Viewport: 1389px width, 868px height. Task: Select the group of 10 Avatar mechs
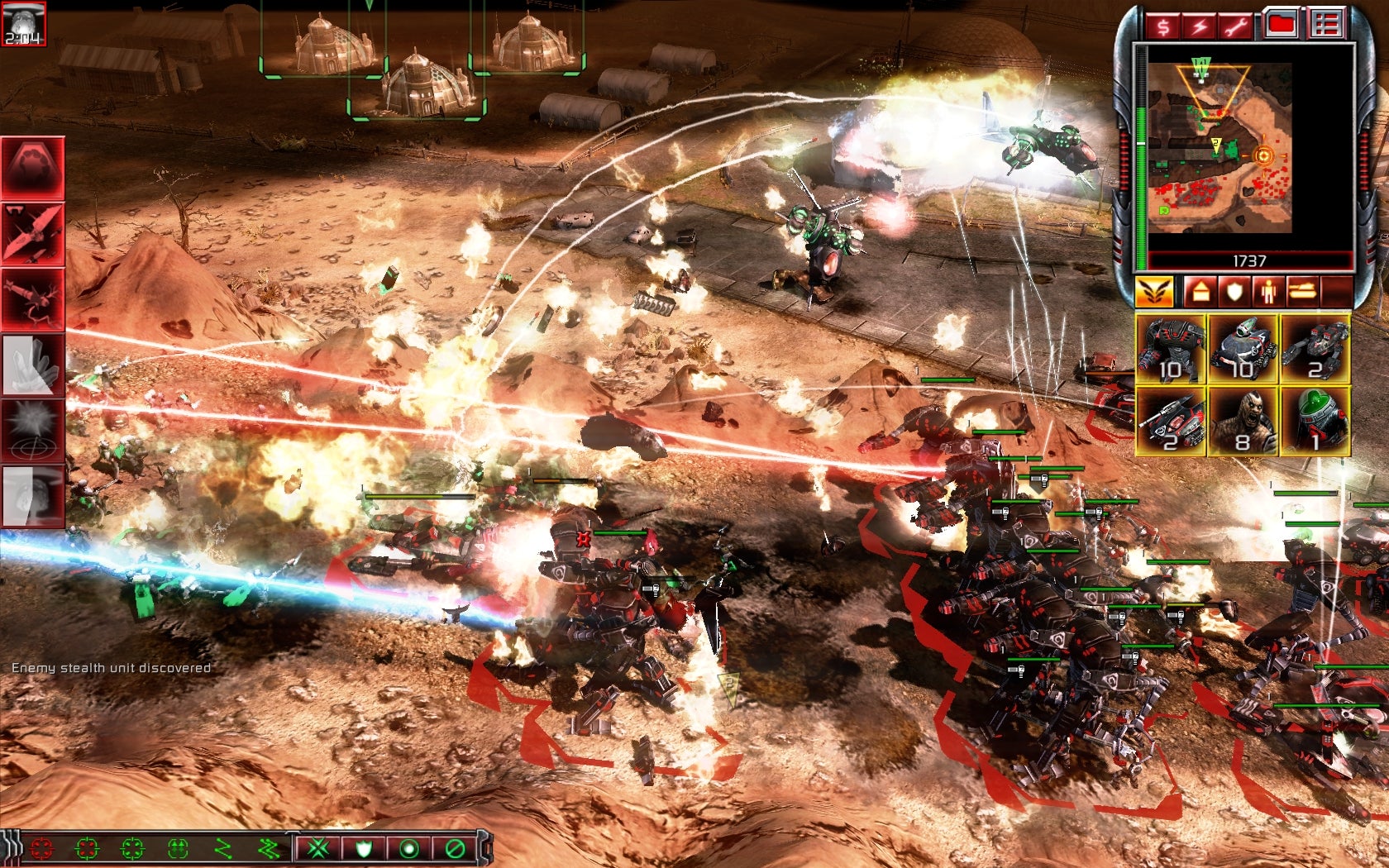coord(1171,349)
